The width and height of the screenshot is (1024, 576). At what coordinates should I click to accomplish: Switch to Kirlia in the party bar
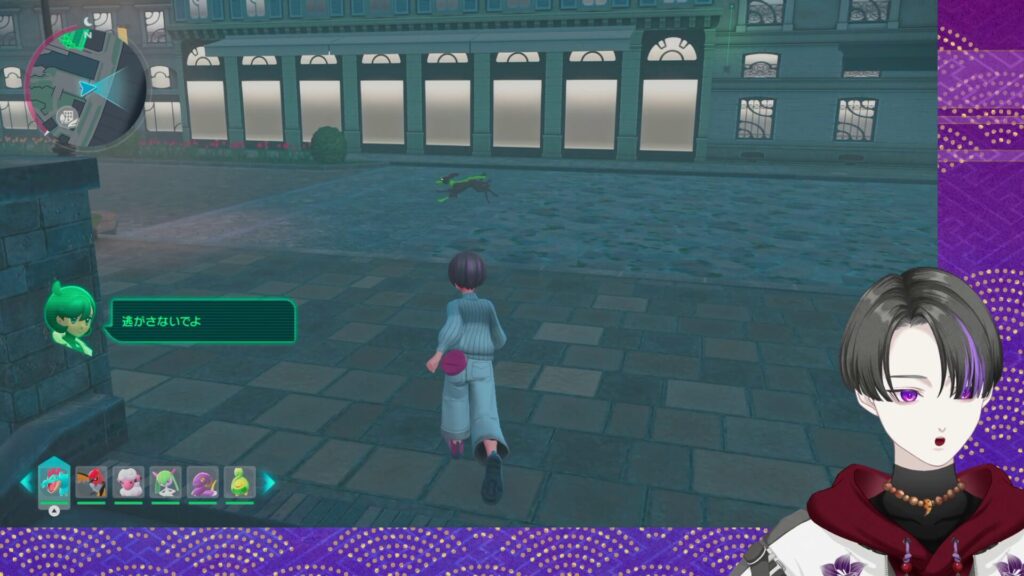[x=166, y=482]
